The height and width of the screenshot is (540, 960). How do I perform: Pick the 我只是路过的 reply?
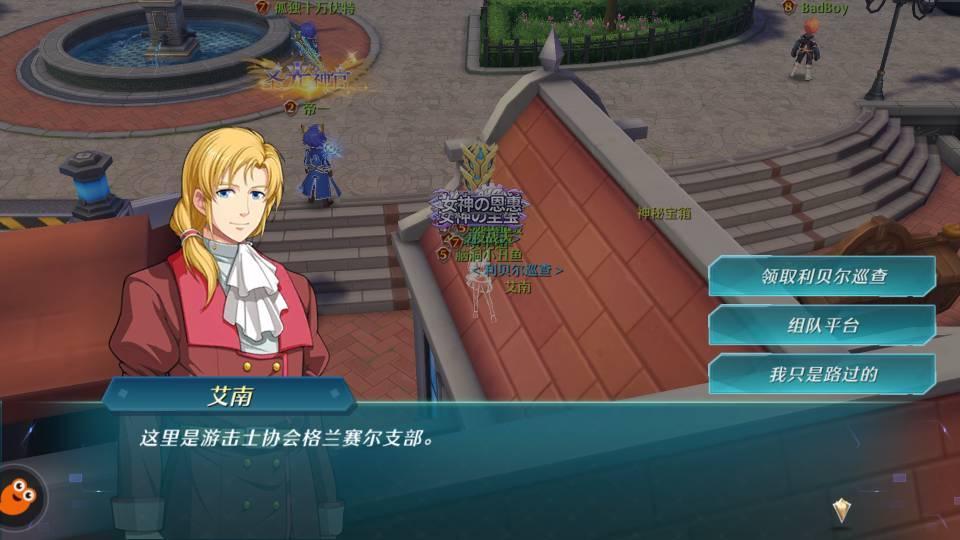(x=822, y=375)
